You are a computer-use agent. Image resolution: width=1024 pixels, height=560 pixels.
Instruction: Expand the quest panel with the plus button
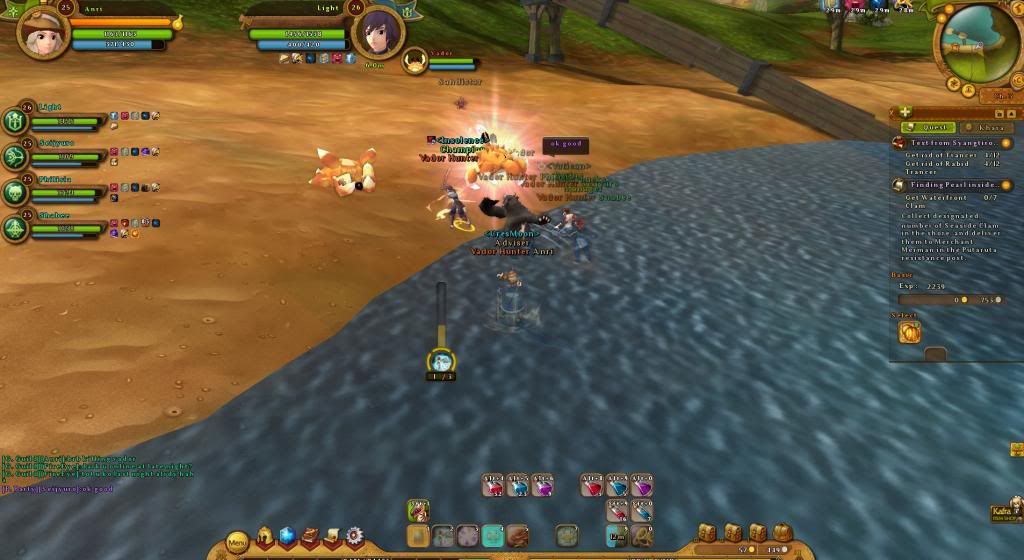[904, 112]
